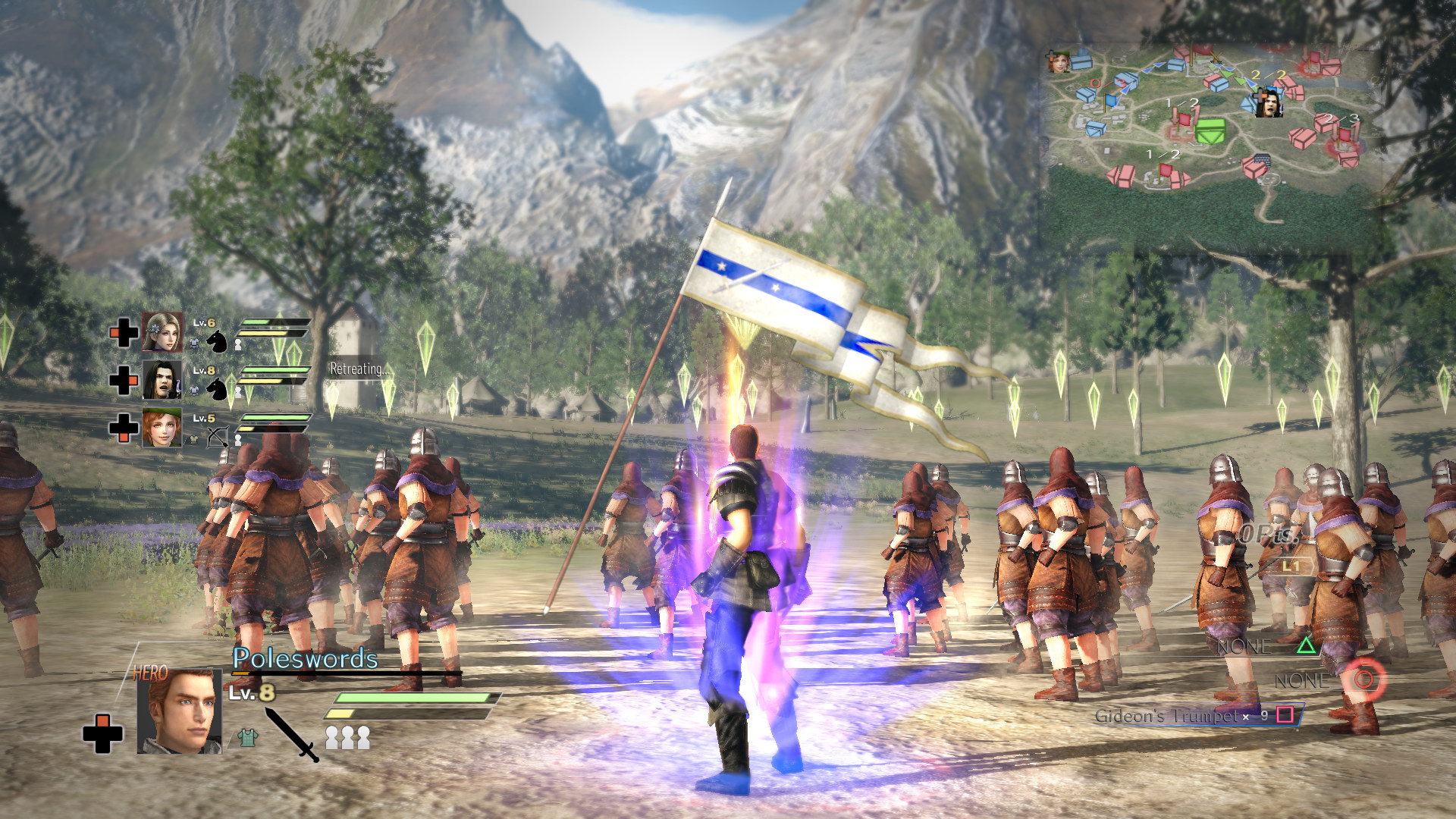Click the Hero character portrait

(x=180, y=711)
